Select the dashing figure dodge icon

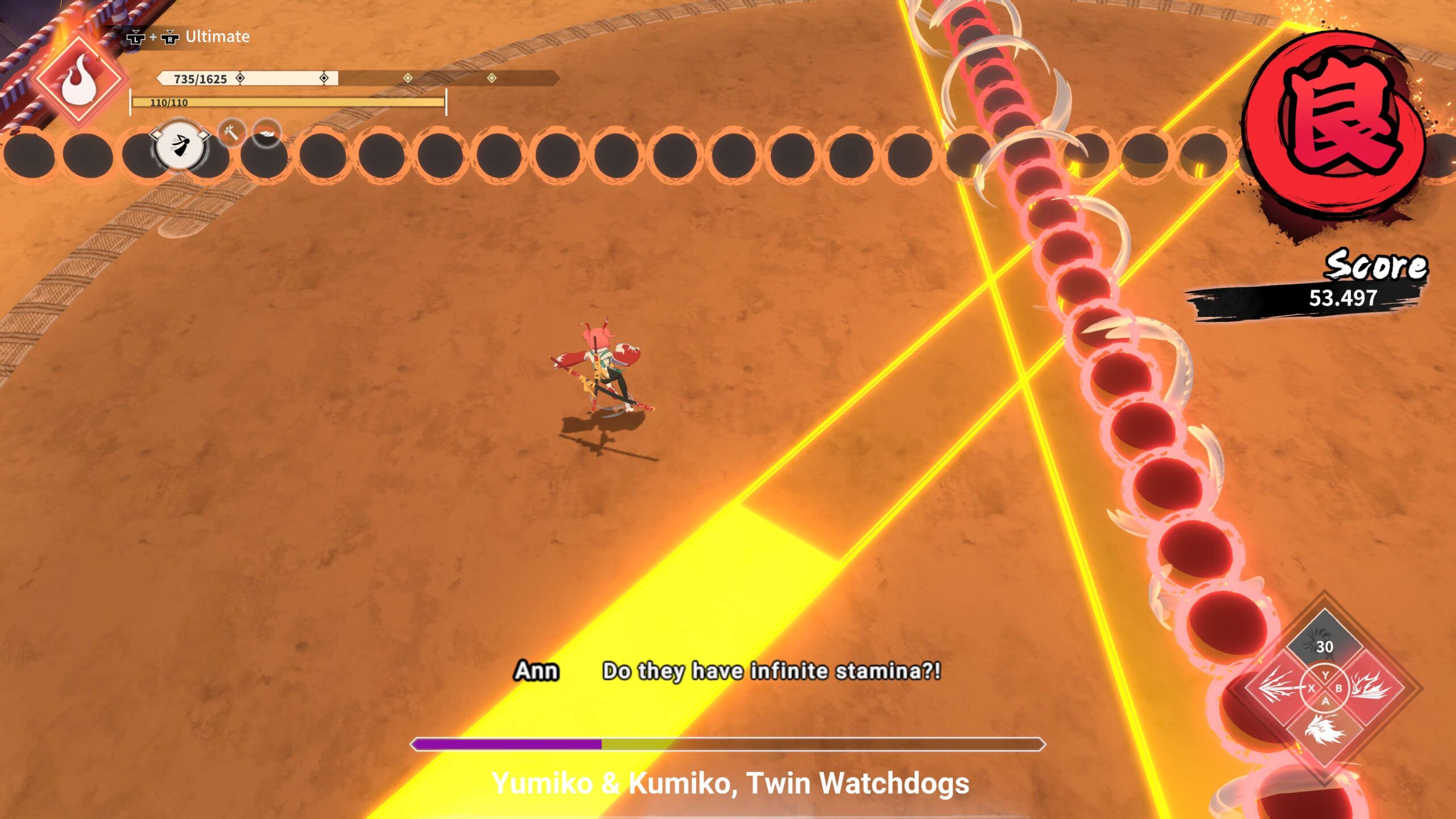coord(180,146)
